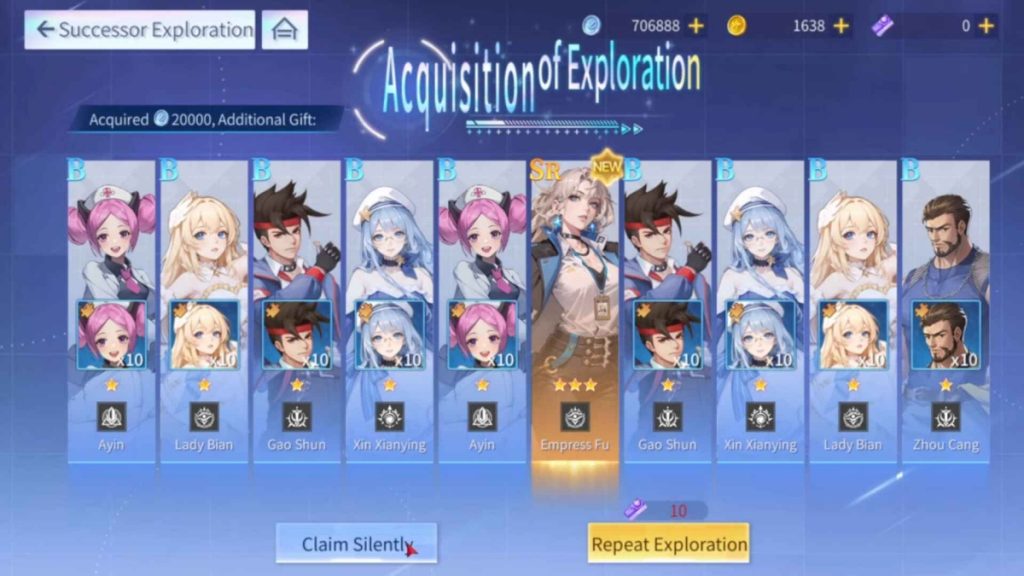Open the home screen icon
Screen dimensions: 1024x576
click(284, 30)
